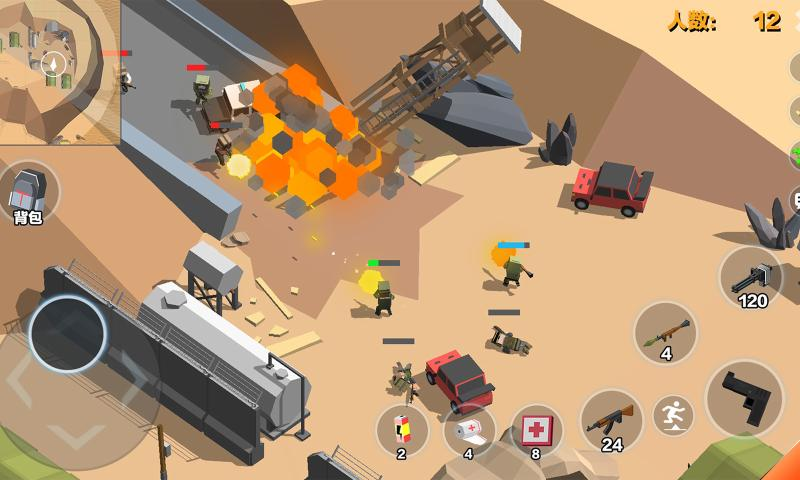Touch the virtual movement joystick
Image resolution: width=800 pixels, height=480 pixels.
click(68, 335)
